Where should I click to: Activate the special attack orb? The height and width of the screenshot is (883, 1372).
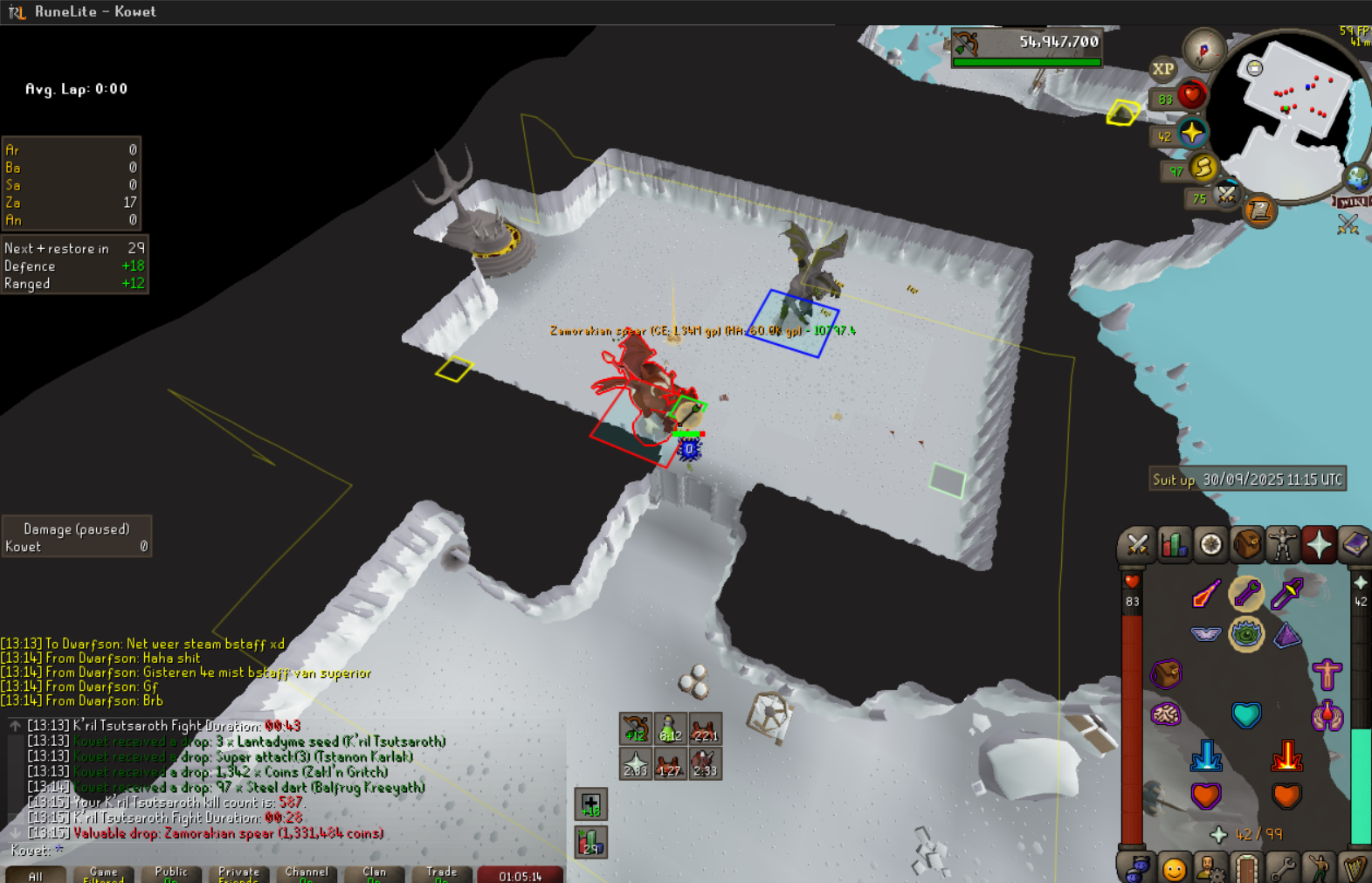tap(1226, 194)
